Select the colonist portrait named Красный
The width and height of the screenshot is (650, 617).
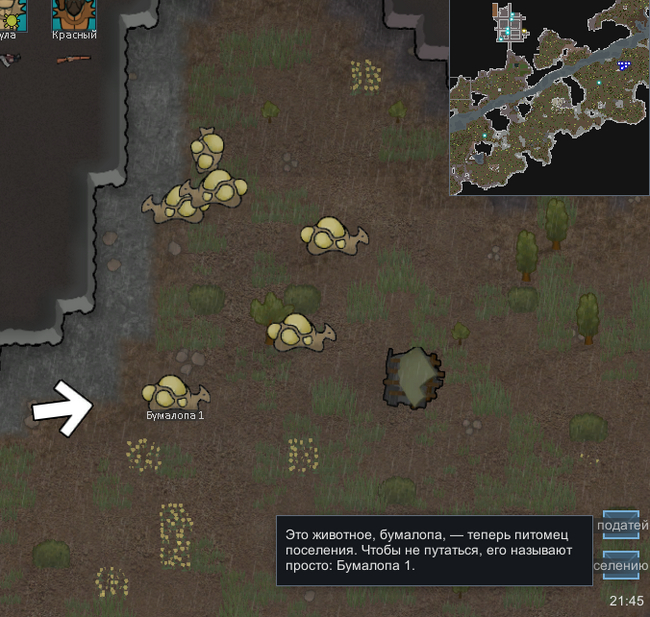coord(74,14)
